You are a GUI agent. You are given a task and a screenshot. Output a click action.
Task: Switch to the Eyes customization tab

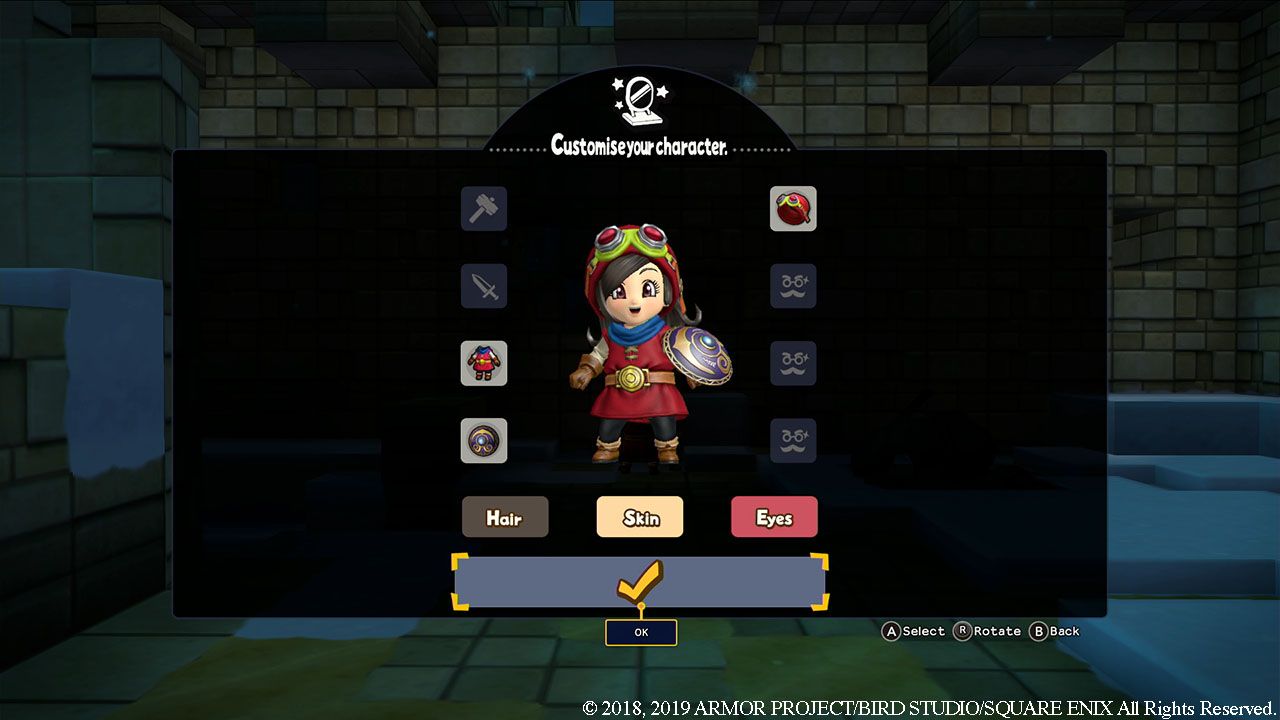pos(774,517)
